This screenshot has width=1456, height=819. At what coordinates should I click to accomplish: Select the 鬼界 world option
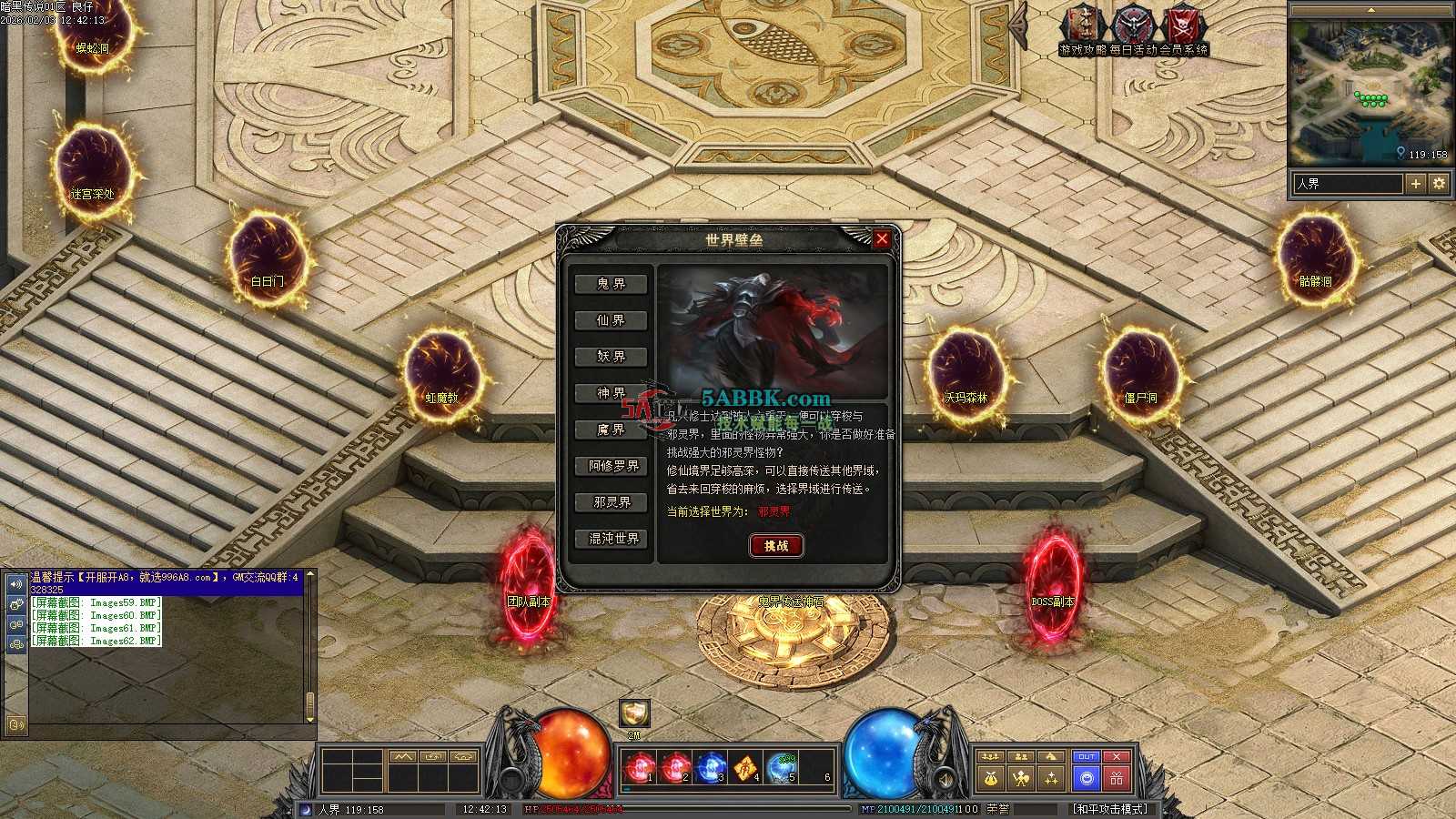(612, 284)
